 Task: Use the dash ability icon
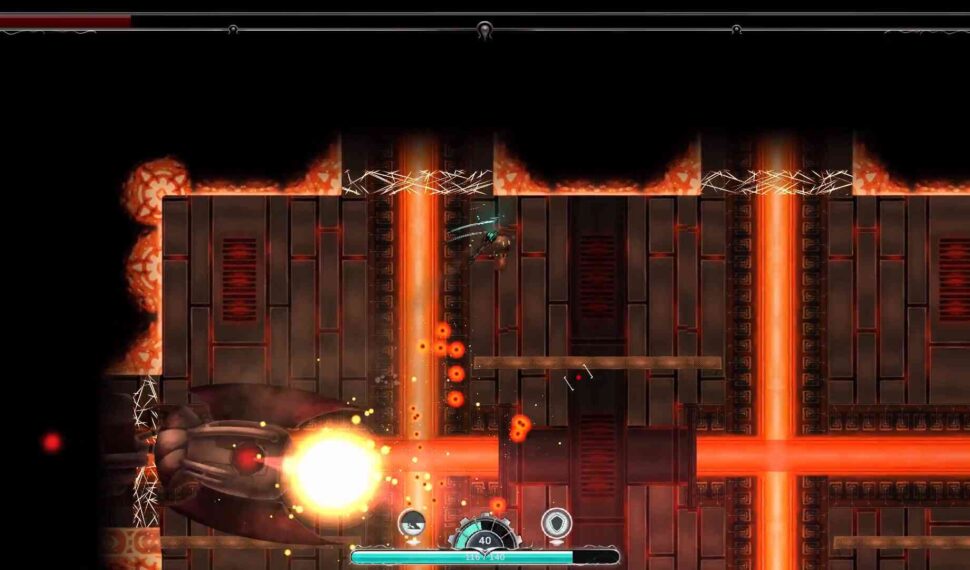coord(412,521)
